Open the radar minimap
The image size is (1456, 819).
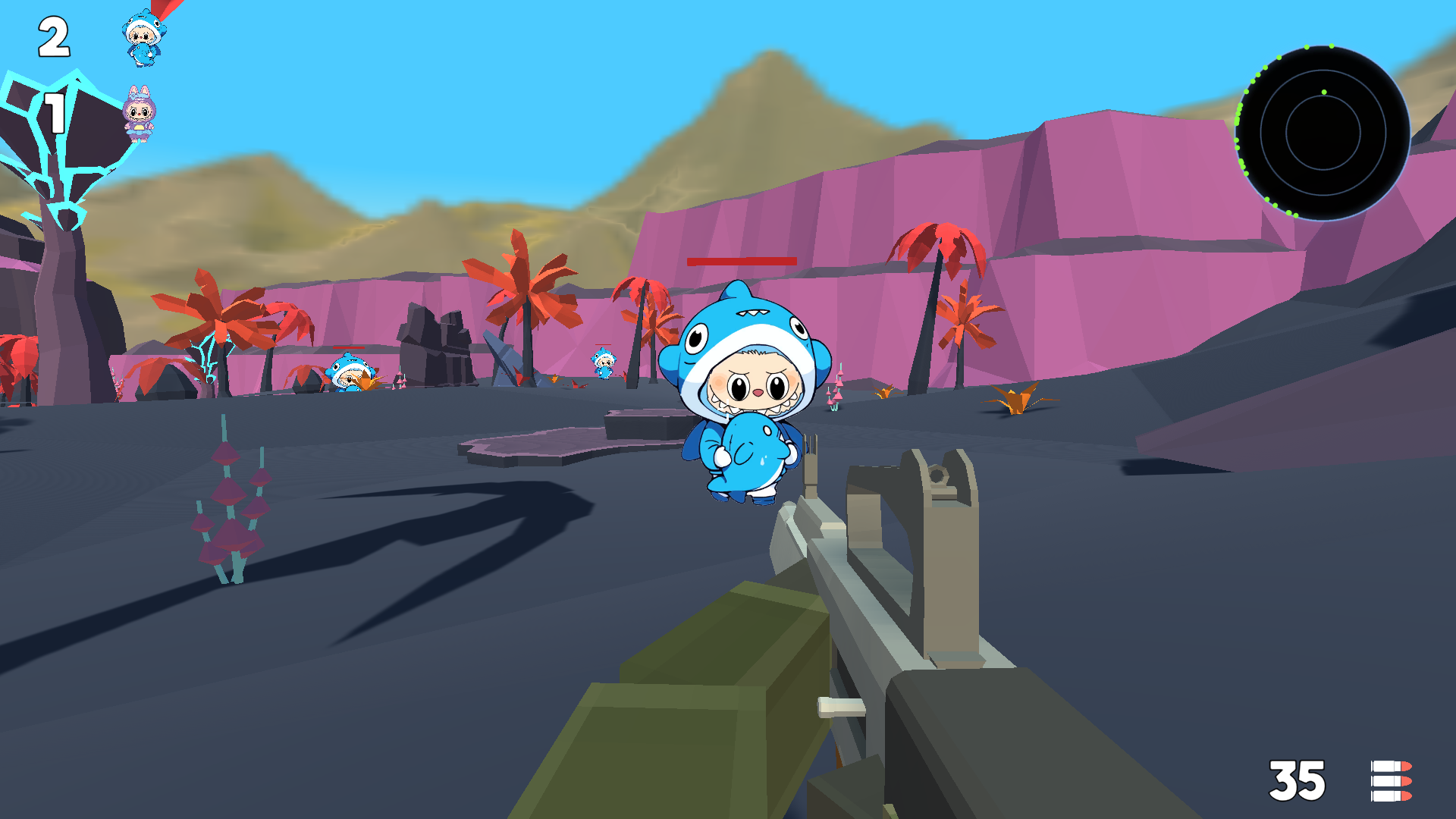pyautogui.click(x=1323, y=133)
